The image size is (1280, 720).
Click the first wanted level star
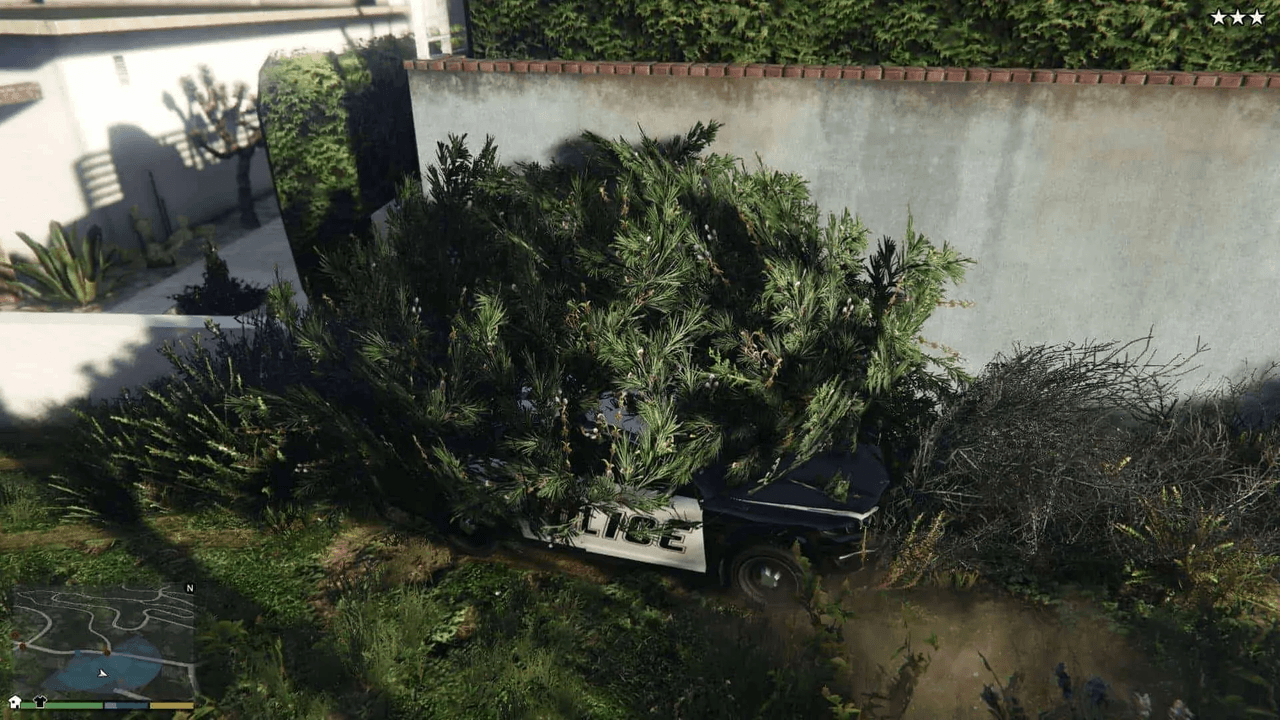[1218, 16]
